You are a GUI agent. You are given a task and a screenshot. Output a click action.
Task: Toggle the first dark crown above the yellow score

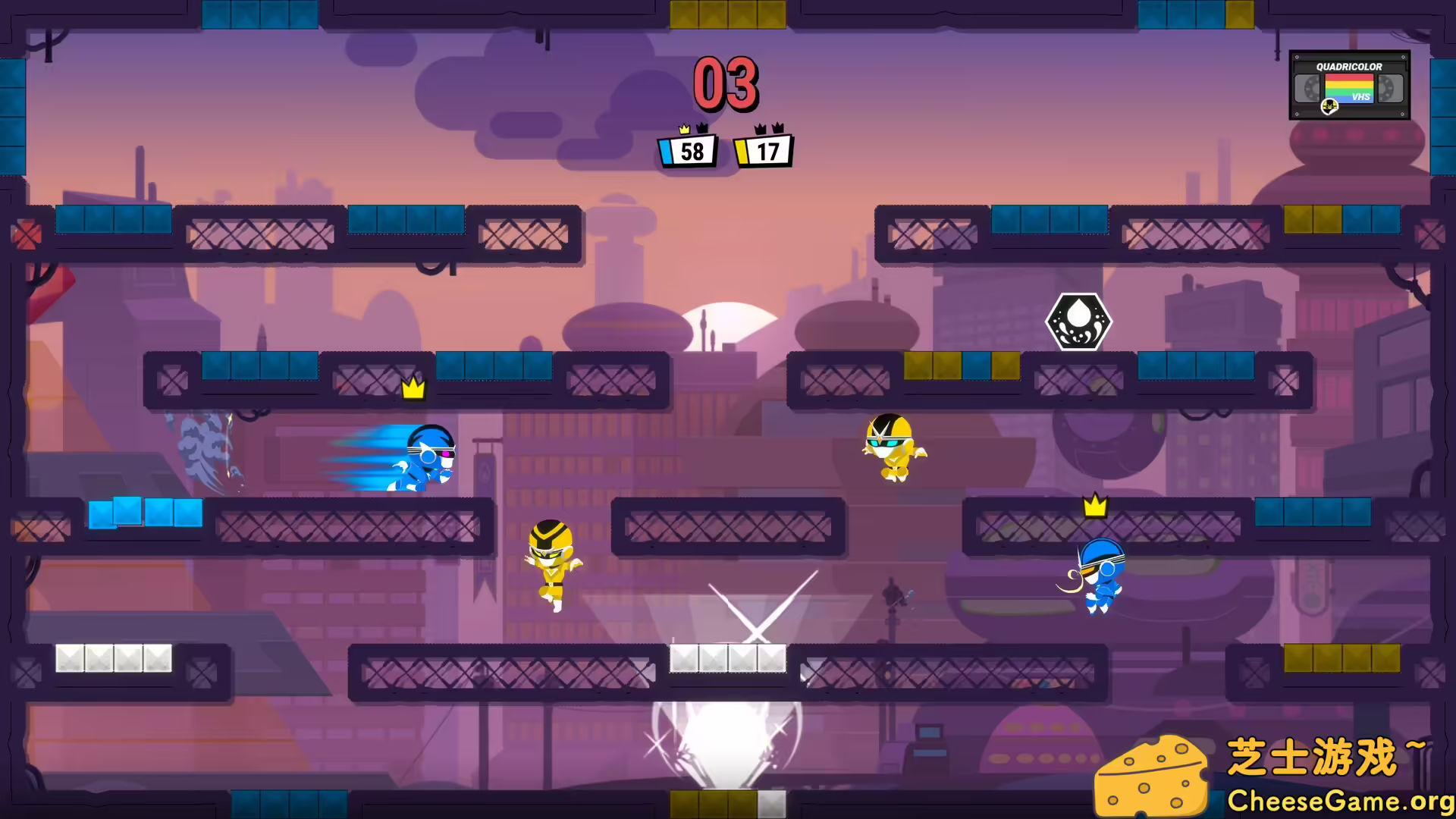(x=759, y=128)
